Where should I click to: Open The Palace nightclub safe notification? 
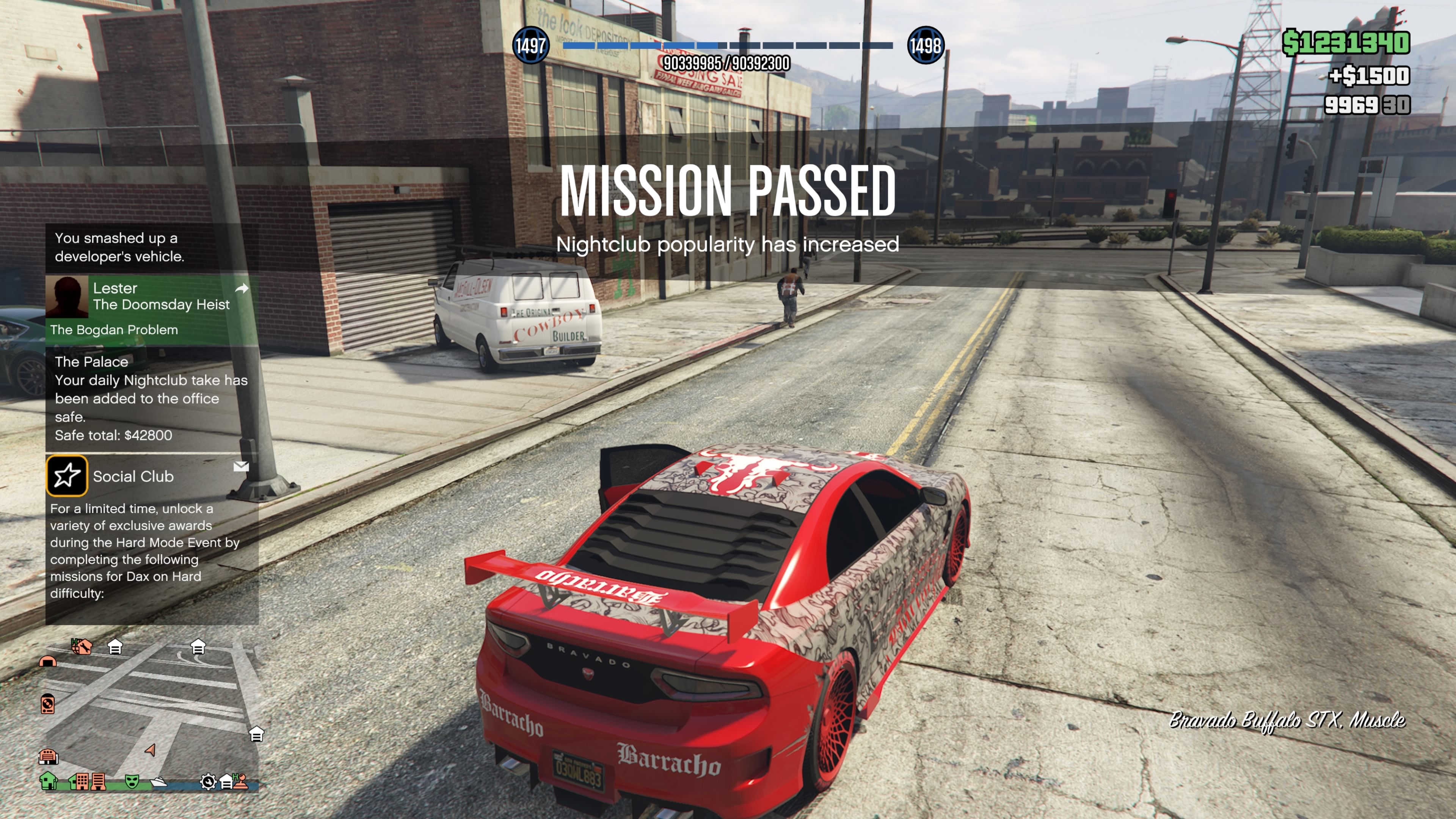pyautogui.click(x=152, y=398)
